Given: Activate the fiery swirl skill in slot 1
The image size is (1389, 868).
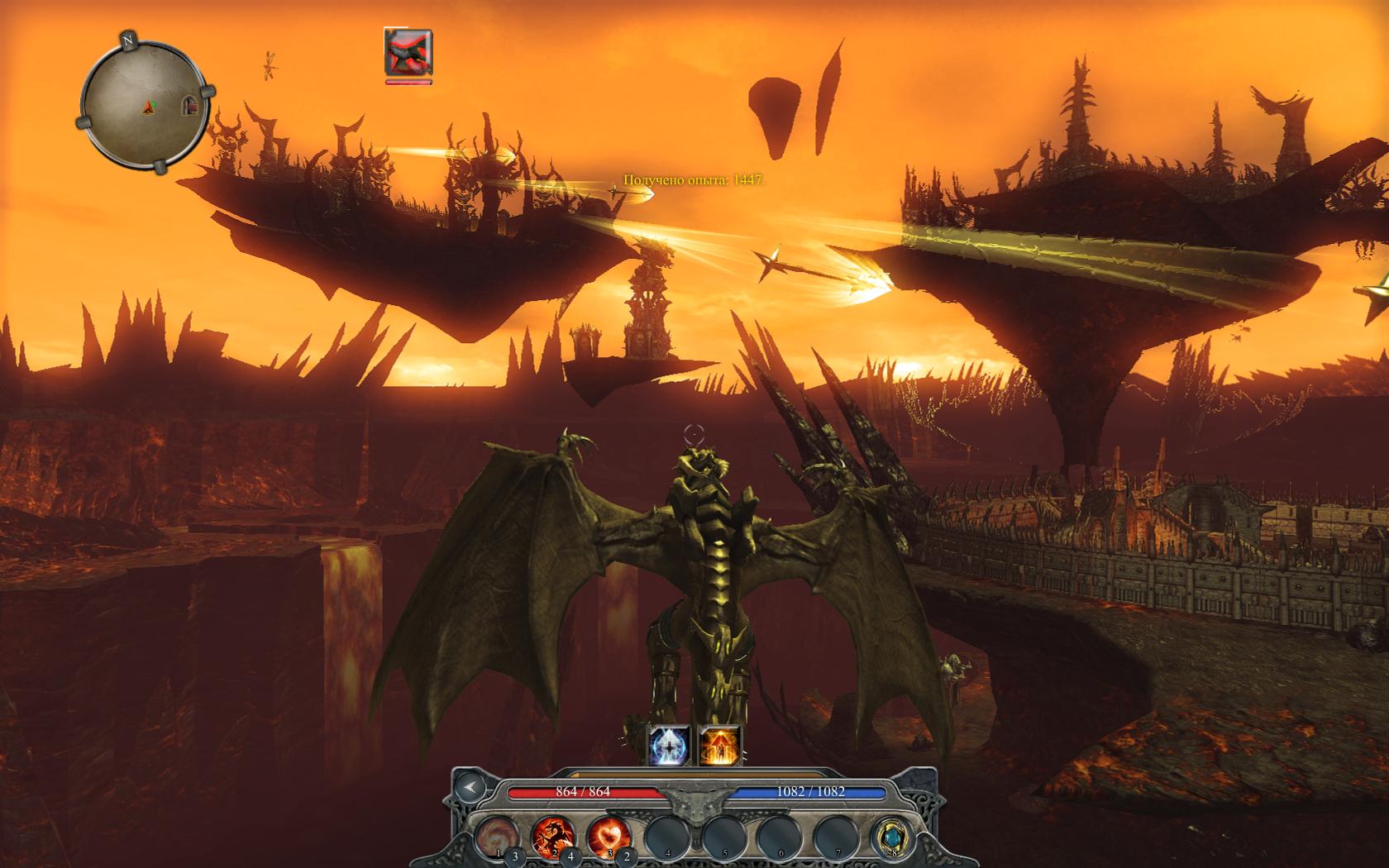Looking at the screenshot, I should tap(497, 836).
